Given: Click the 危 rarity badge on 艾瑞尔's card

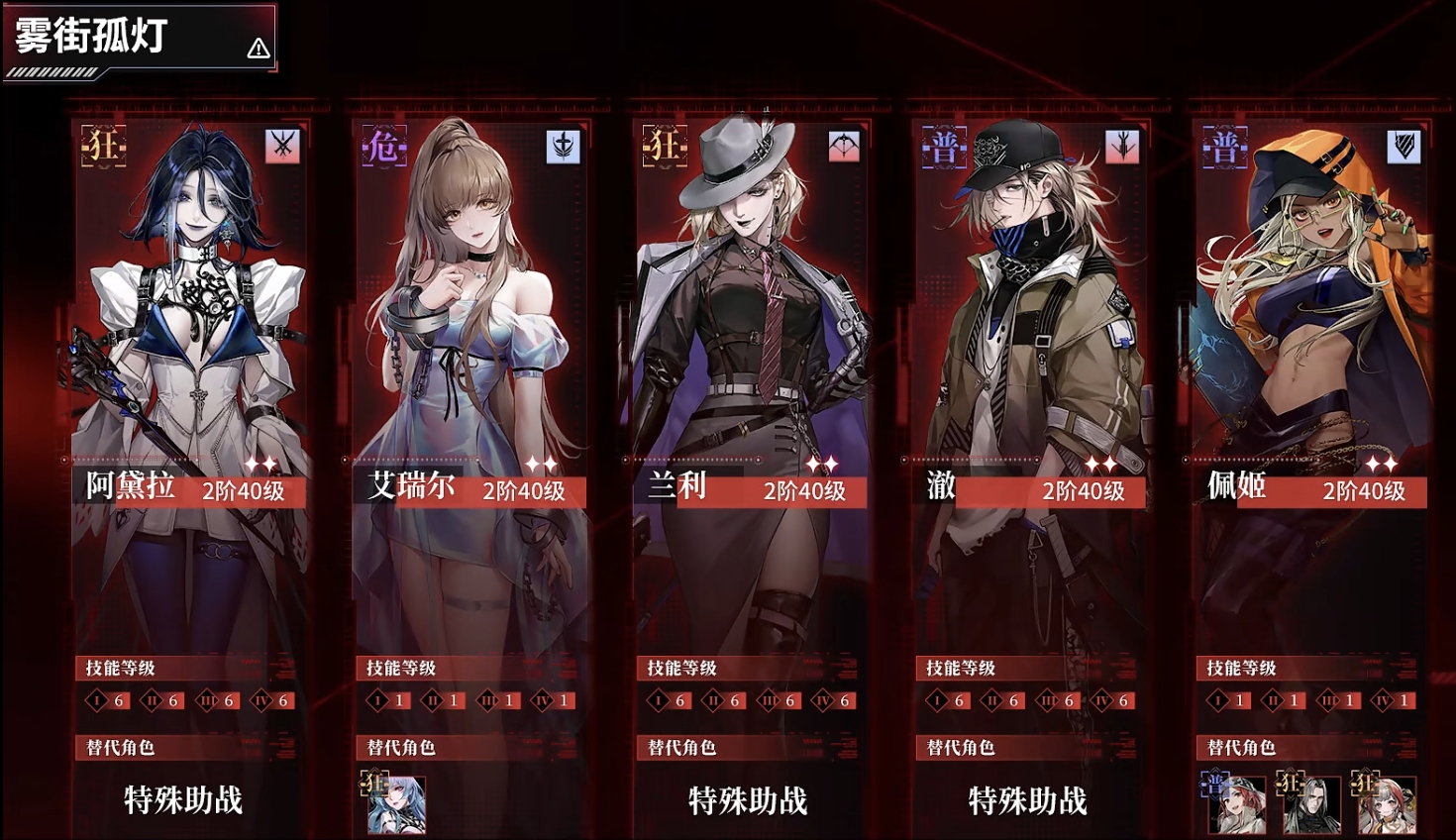Looking at the screenshot, I should coord(385,148).
